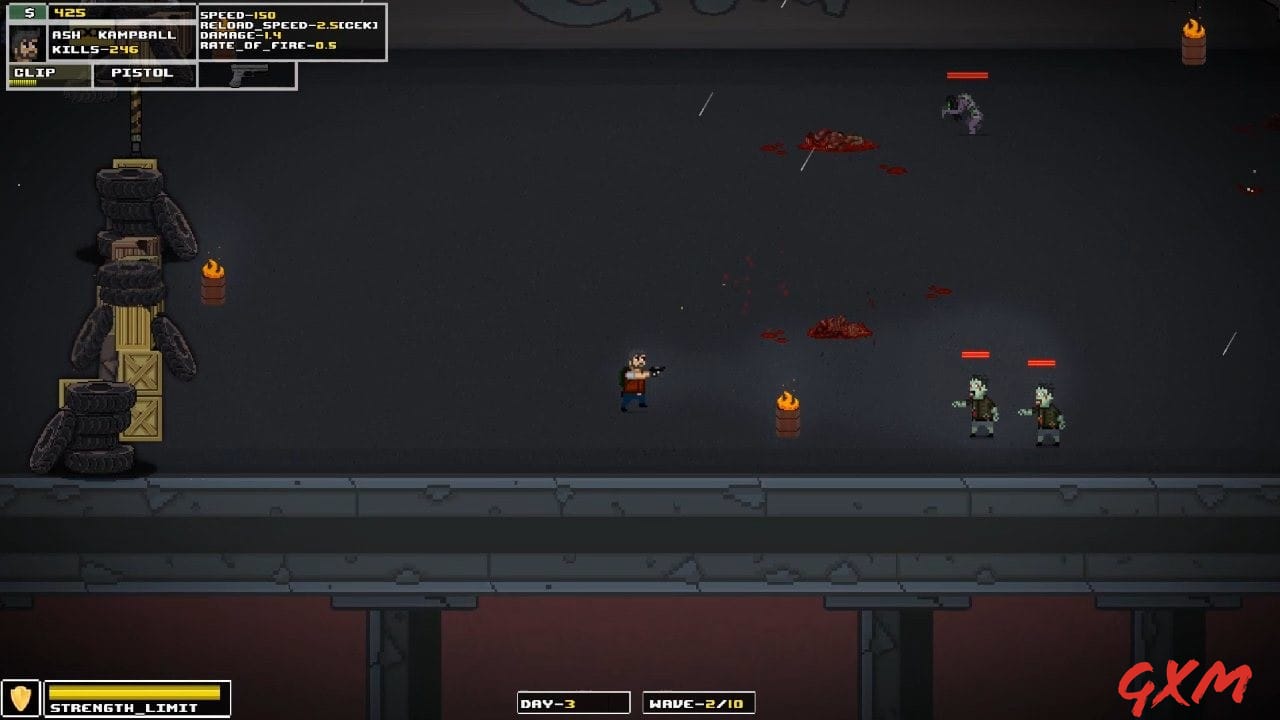Click the hanging fire barrel top right
Image resolution: width=1280 pixels, height=720 pixels.
(x=1193, y=40)
